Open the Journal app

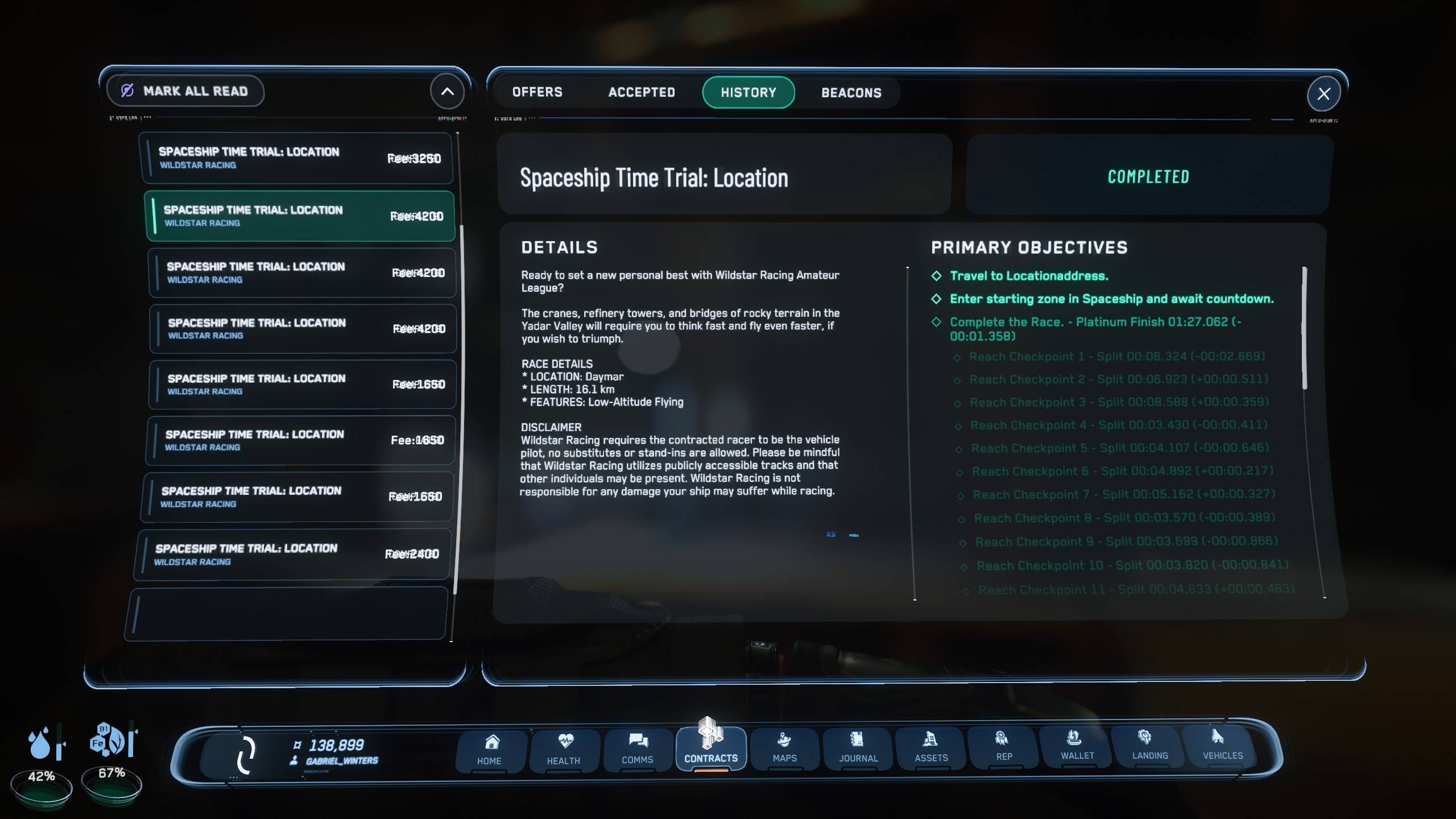tap(858, 747)
